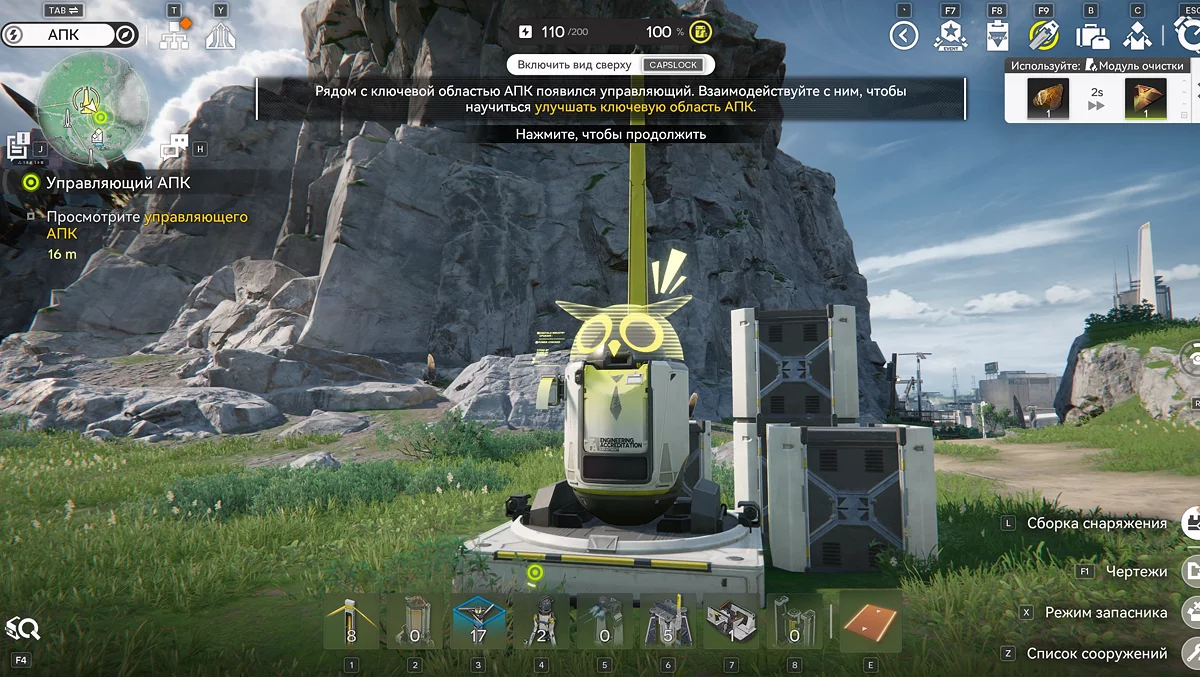Open the chat bubbles icon
Image resolution: width=1200 pixels, height=677 pixels.
(174, 146)
